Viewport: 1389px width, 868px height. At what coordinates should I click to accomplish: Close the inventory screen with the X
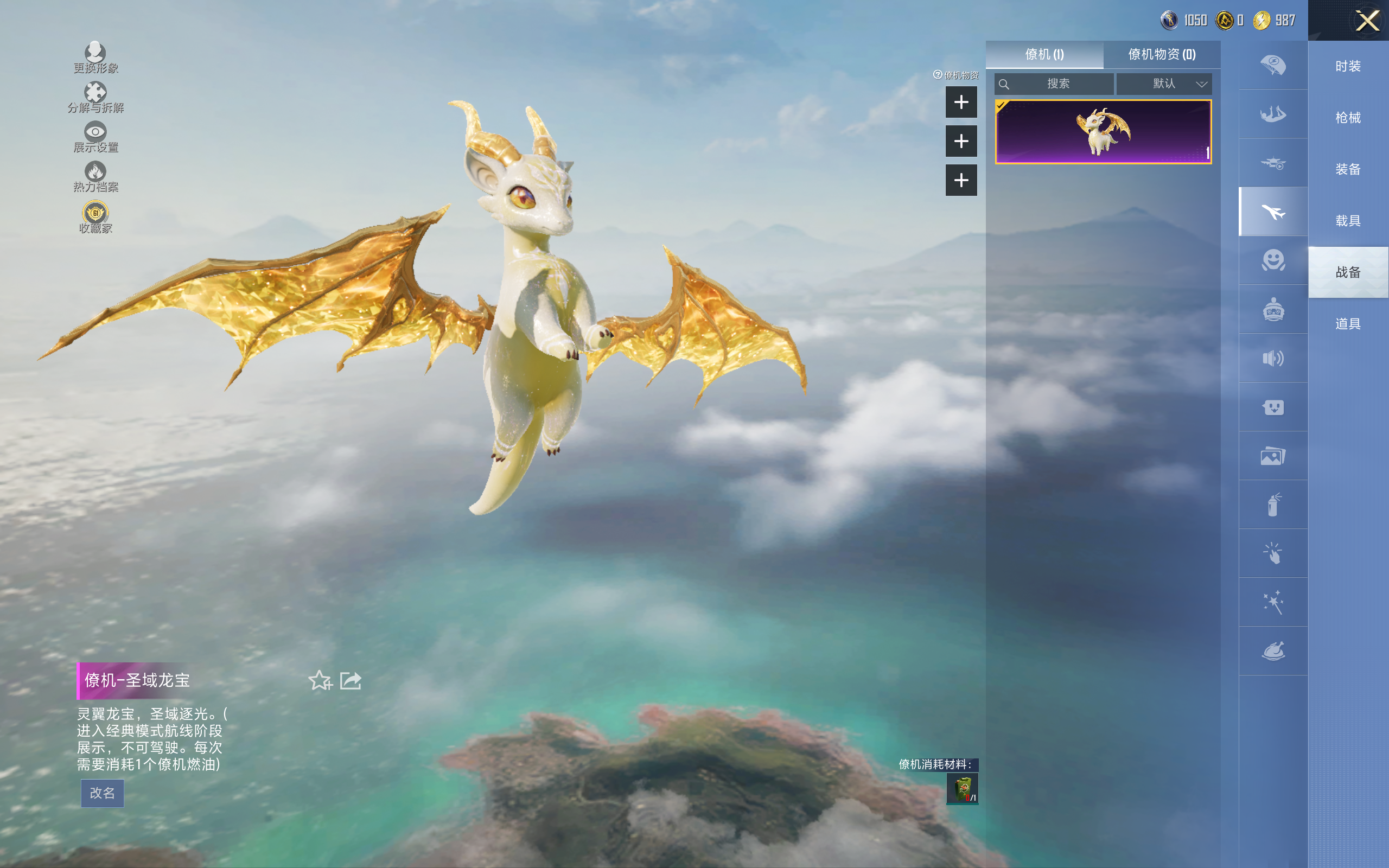(1367, 21)
